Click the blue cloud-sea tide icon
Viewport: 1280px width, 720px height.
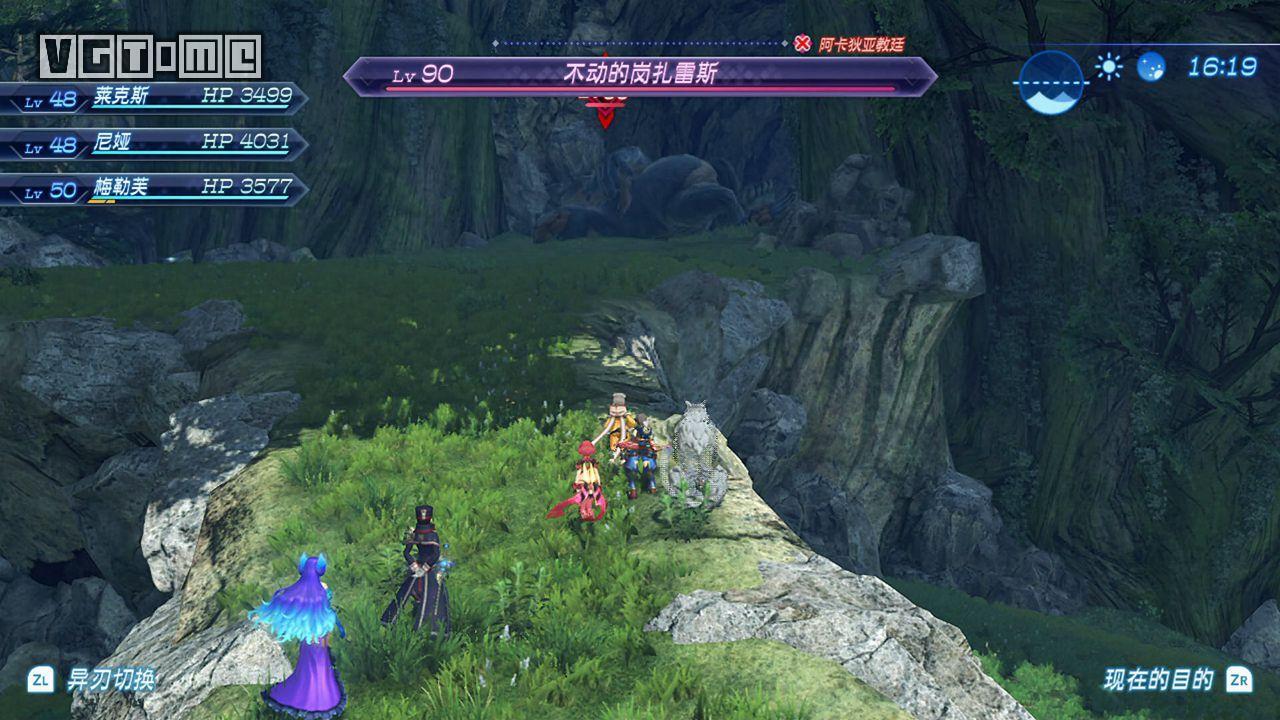[x=1151, y=67]
